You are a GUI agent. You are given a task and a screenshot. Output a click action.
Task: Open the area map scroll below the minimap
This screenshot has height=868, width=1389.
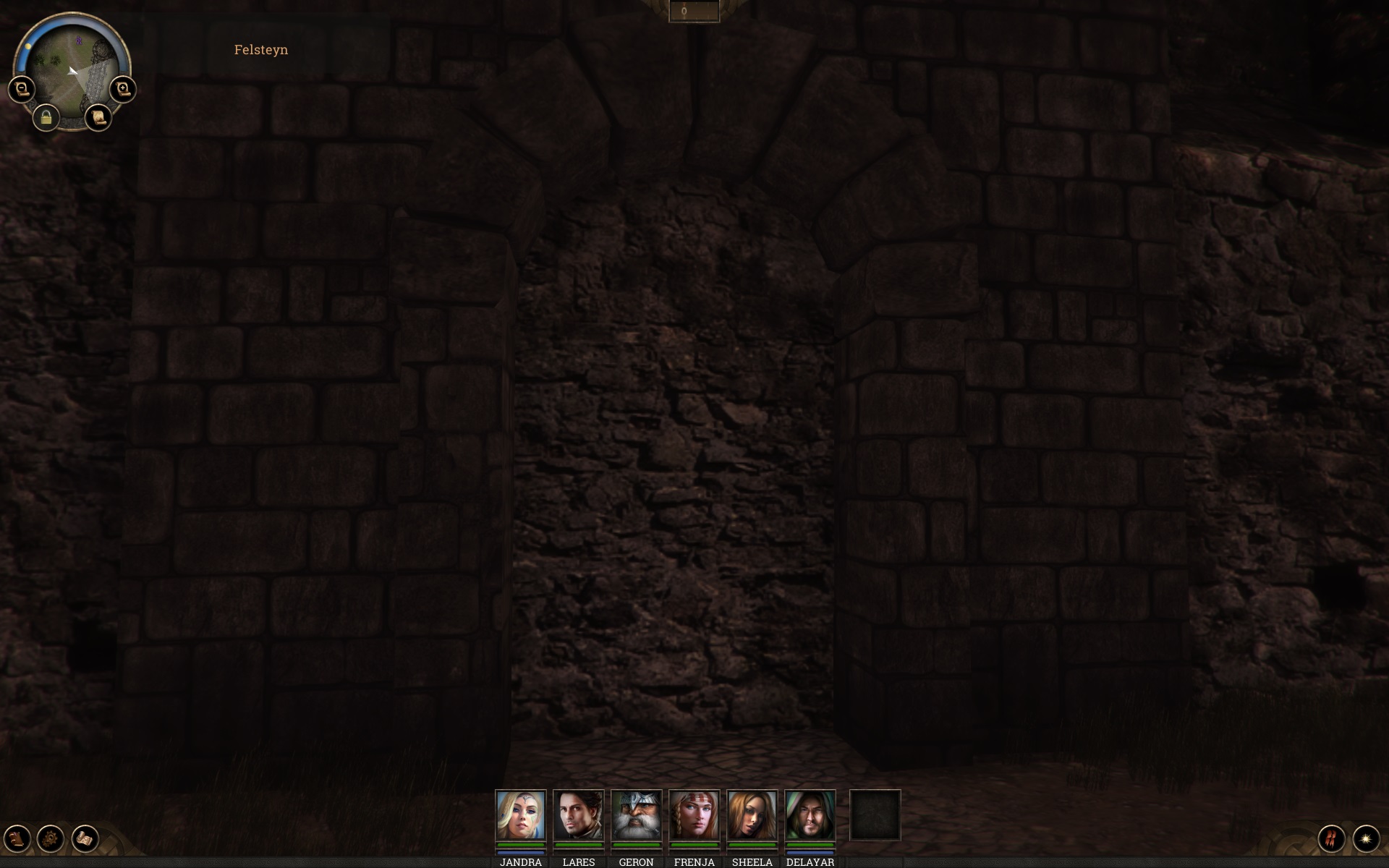point(99,117)
